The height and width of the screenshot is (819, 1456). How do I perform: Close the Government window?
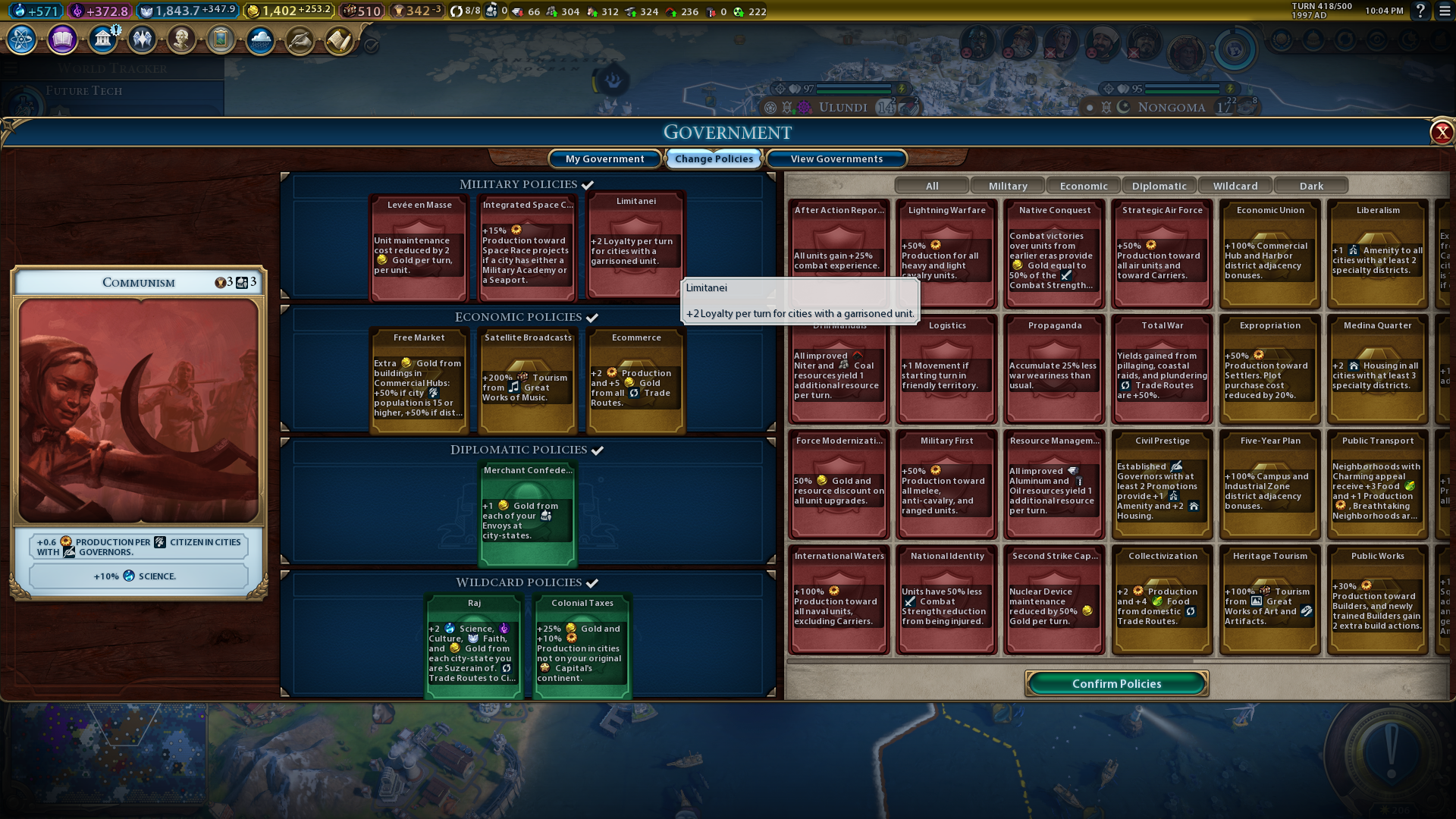[1441, 133]
